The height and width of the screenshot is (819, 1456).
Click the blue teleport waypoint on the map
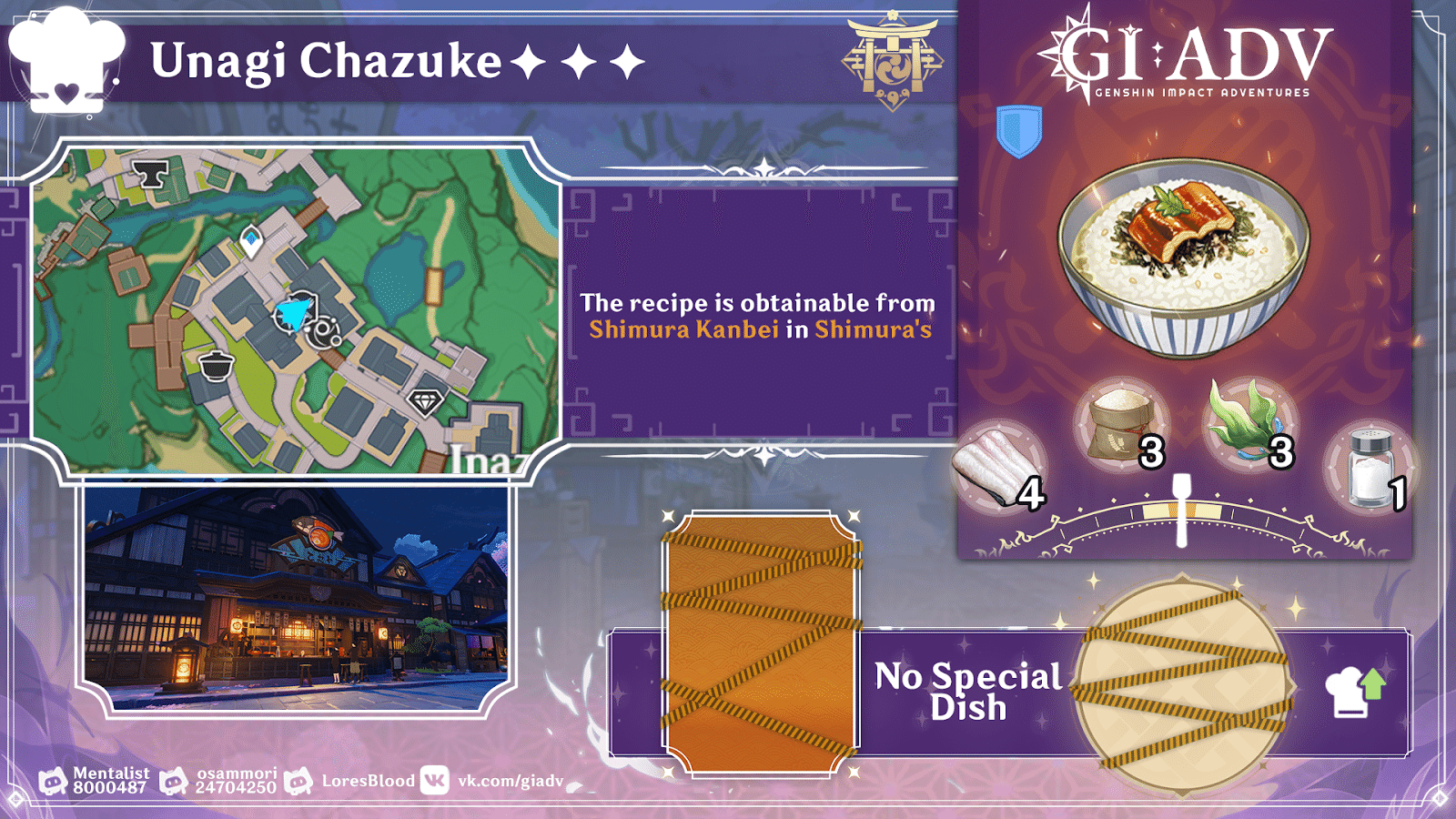tap(252, 238)
